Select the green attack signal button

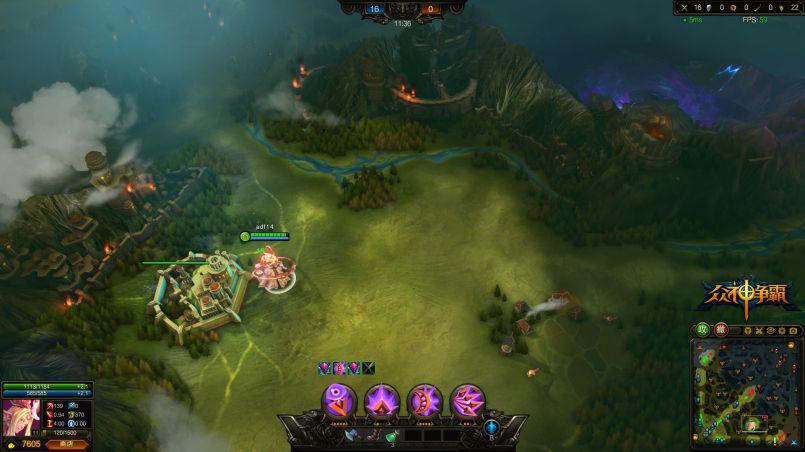point(703,329)
